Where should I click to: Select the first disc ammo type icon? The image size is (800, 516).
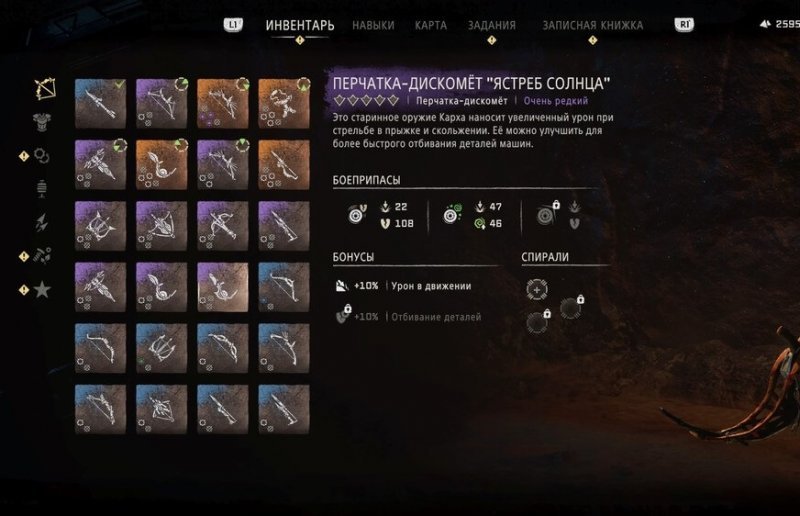pos(354,214)
